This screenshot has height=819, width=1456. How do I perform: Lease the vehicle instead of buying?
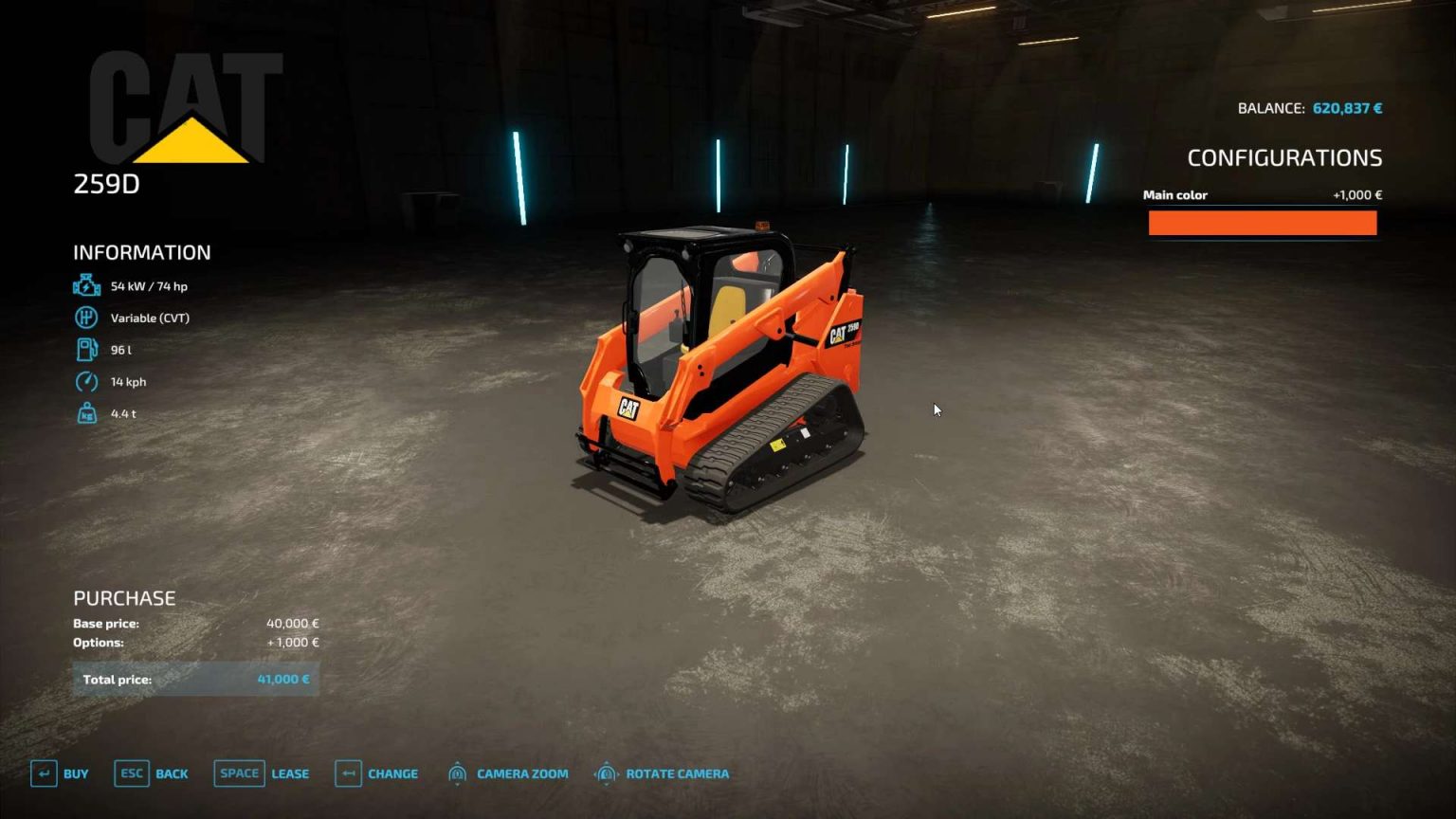click(289, 773)
